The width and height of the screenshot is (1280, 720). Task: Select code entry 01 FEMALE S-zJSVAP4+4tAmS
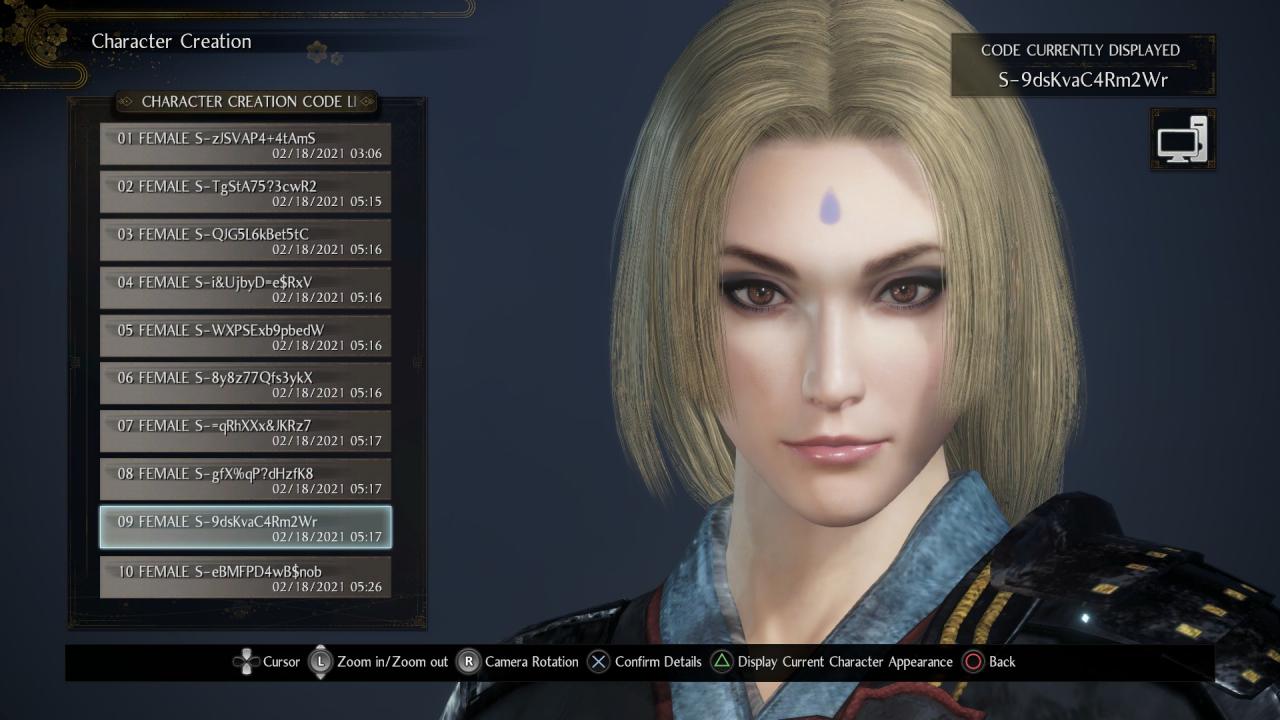tap(245, 144)
